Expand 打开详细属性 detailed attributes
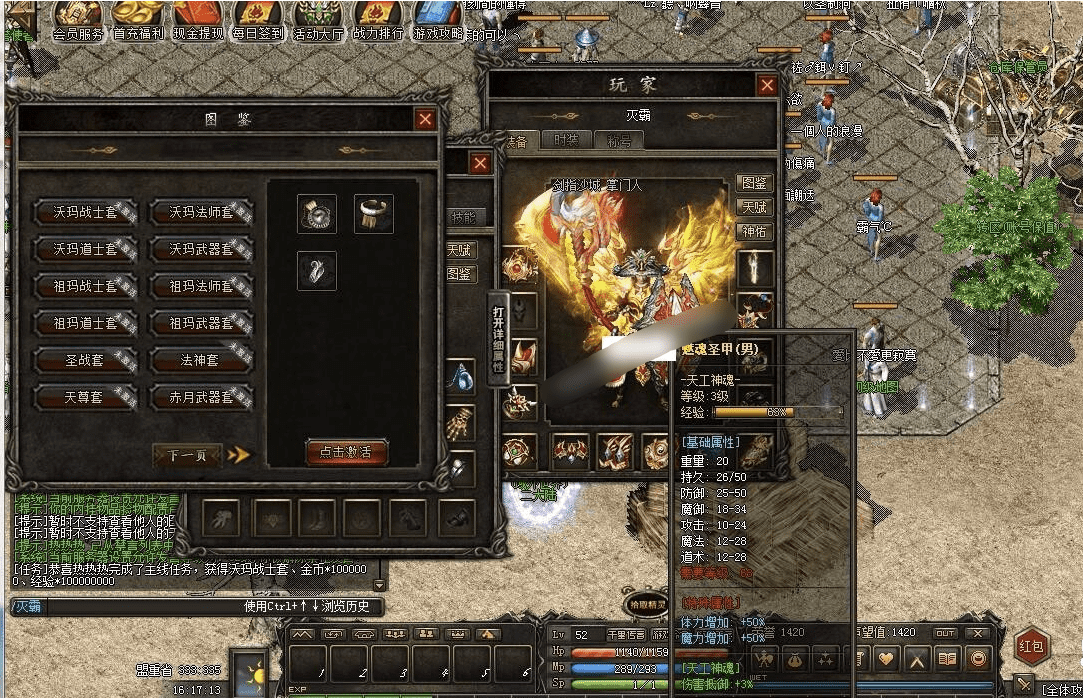The height and width of the screenshot is (698, 1083). 498,336
